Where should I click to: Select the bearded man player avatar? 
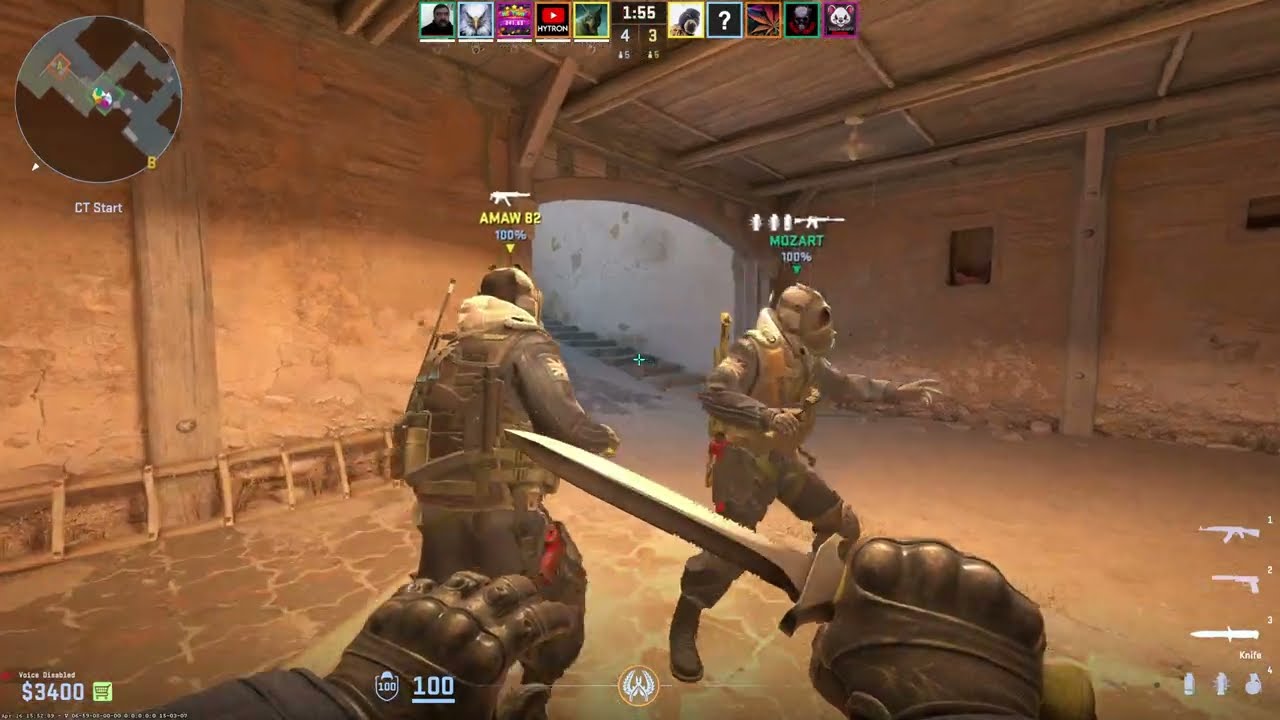click(437, 20)
